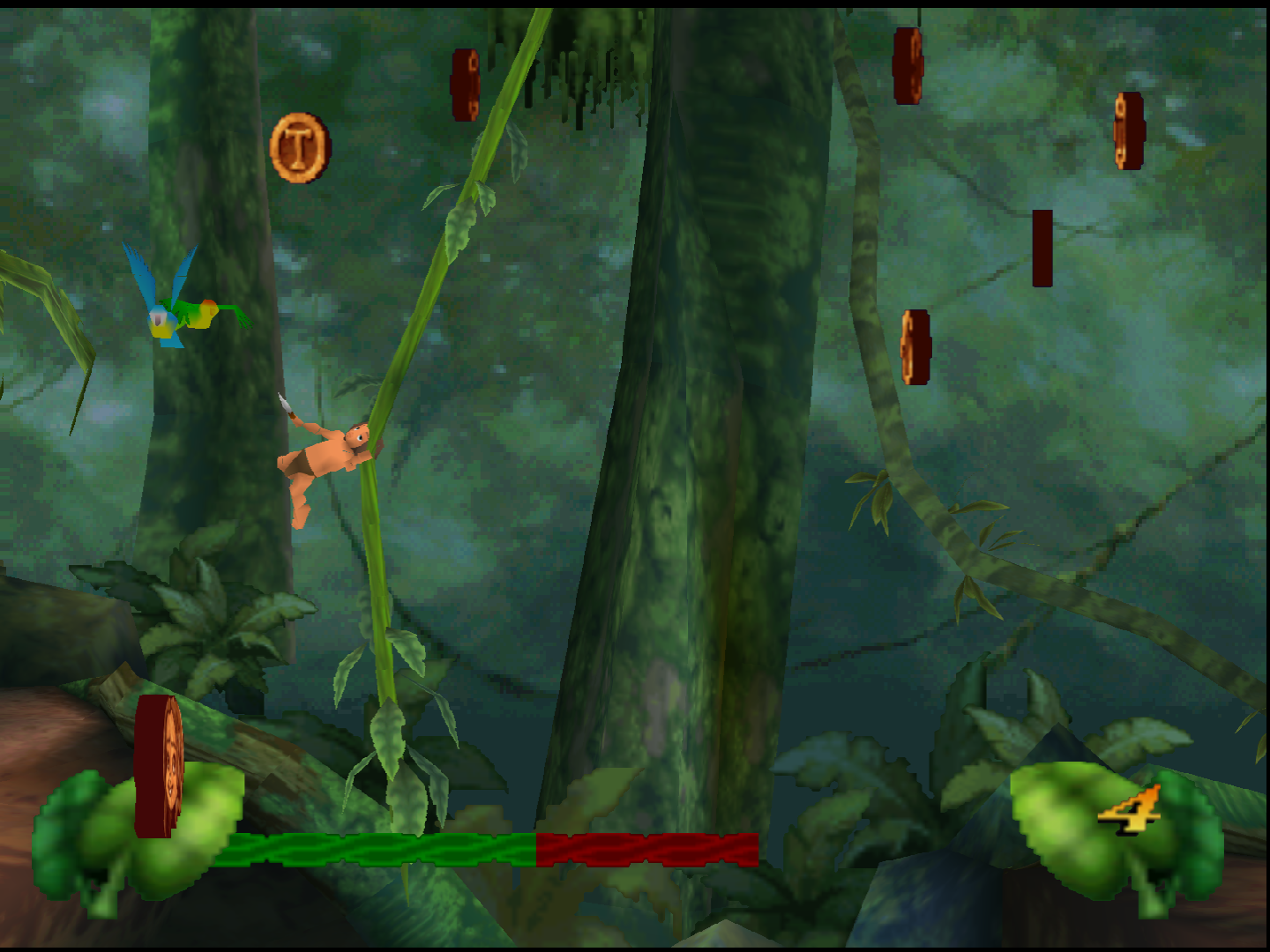Click Tarzan's knife in his raised hand

(x=282, y=401)
